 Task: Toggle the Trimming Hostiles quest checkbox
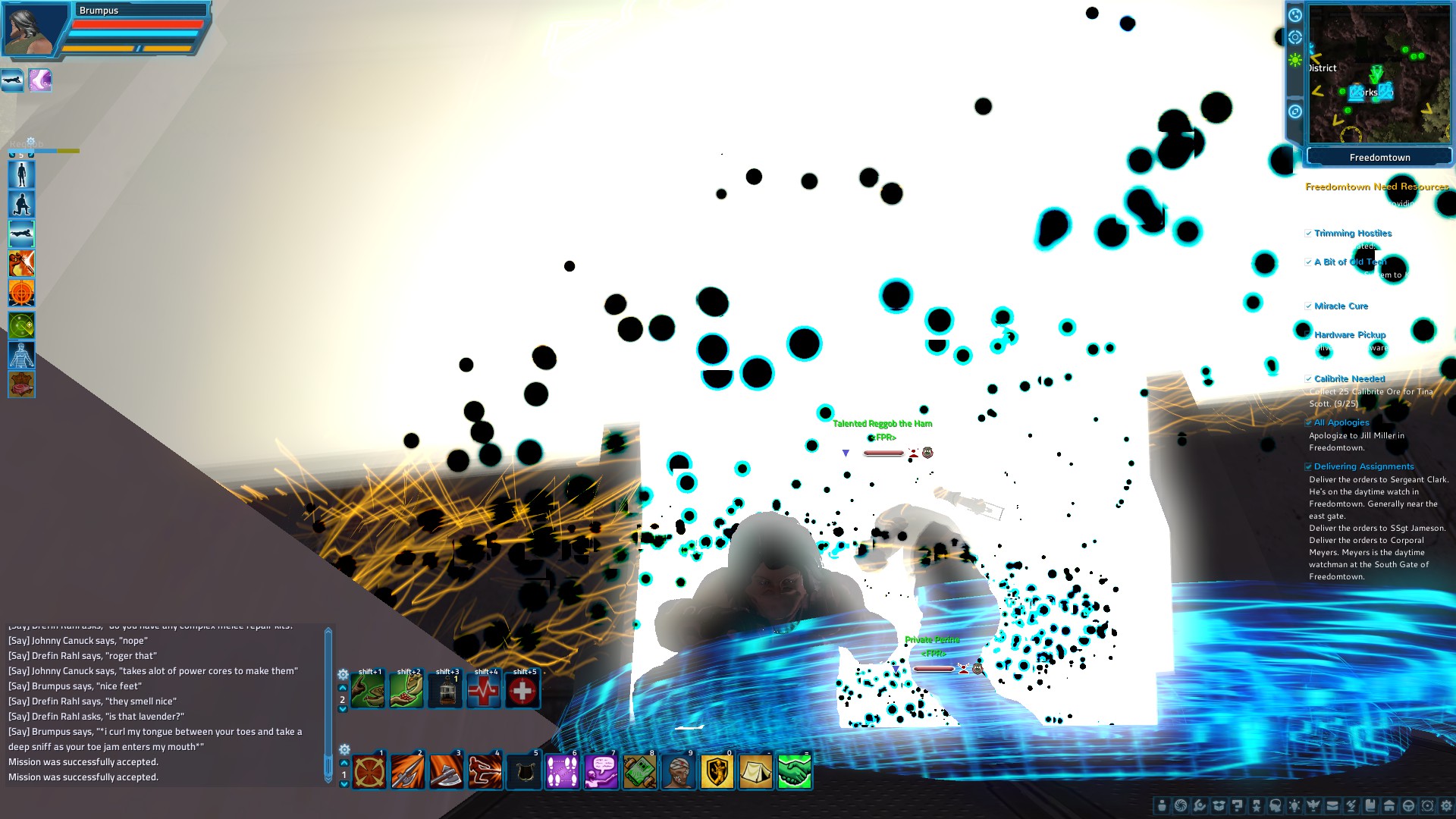[x=1309, y=234]
